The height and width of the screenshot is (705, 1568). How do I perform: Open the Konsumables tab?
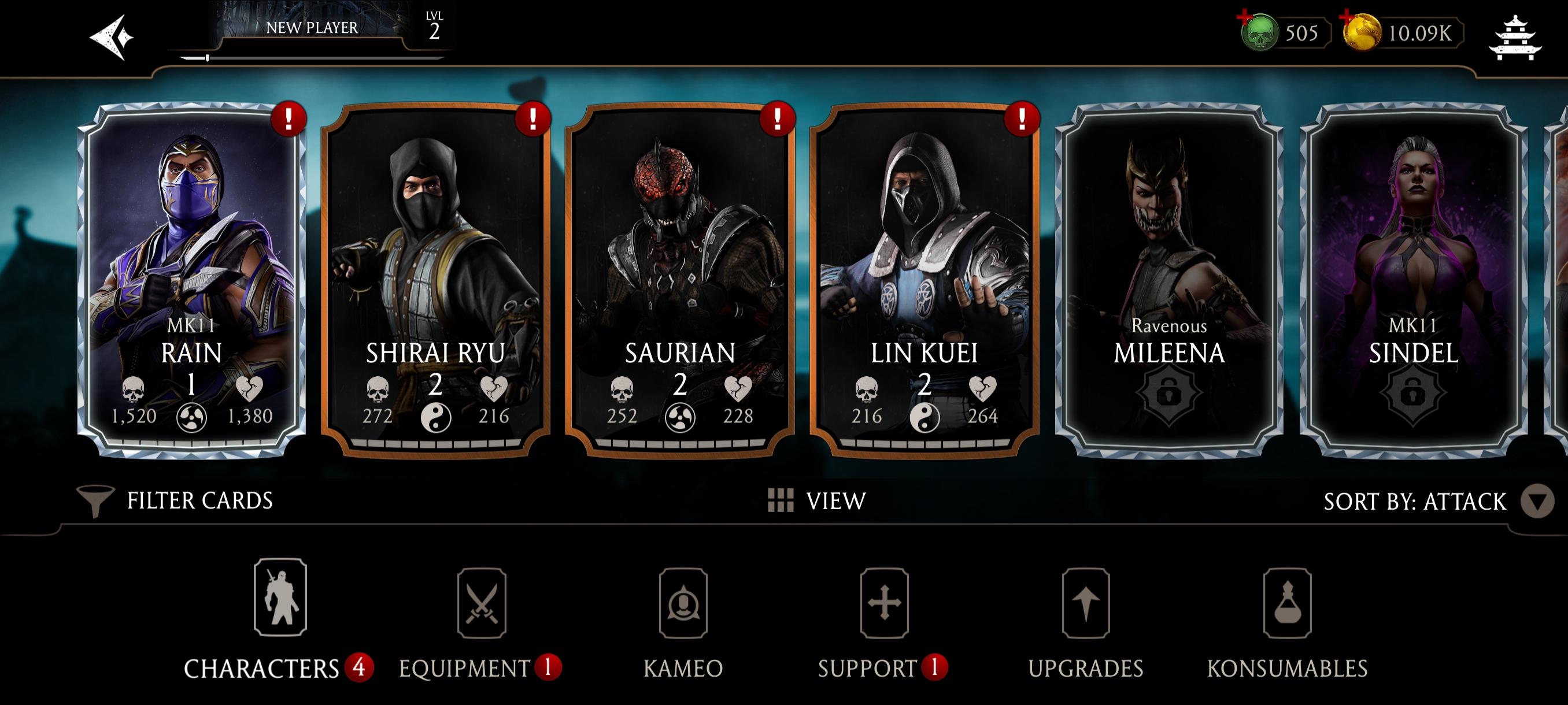1287,621
